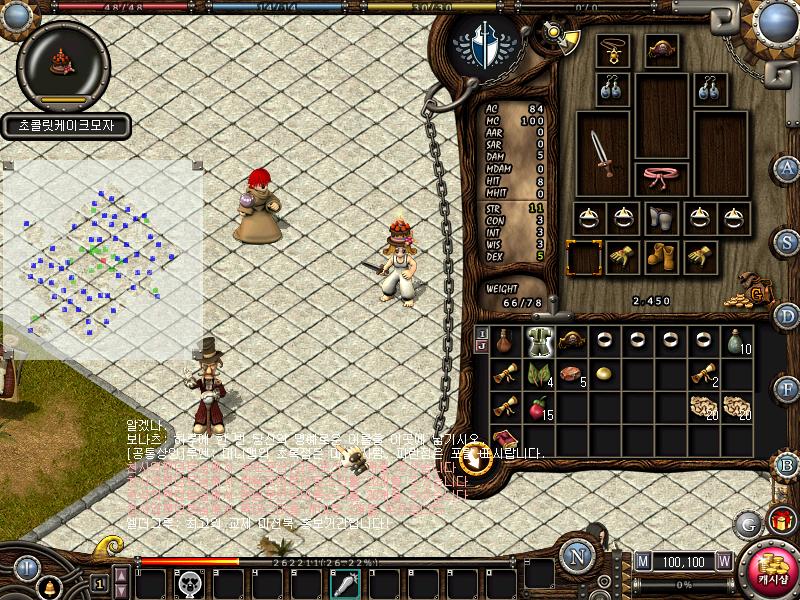The height and width of the screenshot is (600, 800).
Task: Select the equipped necklace slot
Action: 611,50
